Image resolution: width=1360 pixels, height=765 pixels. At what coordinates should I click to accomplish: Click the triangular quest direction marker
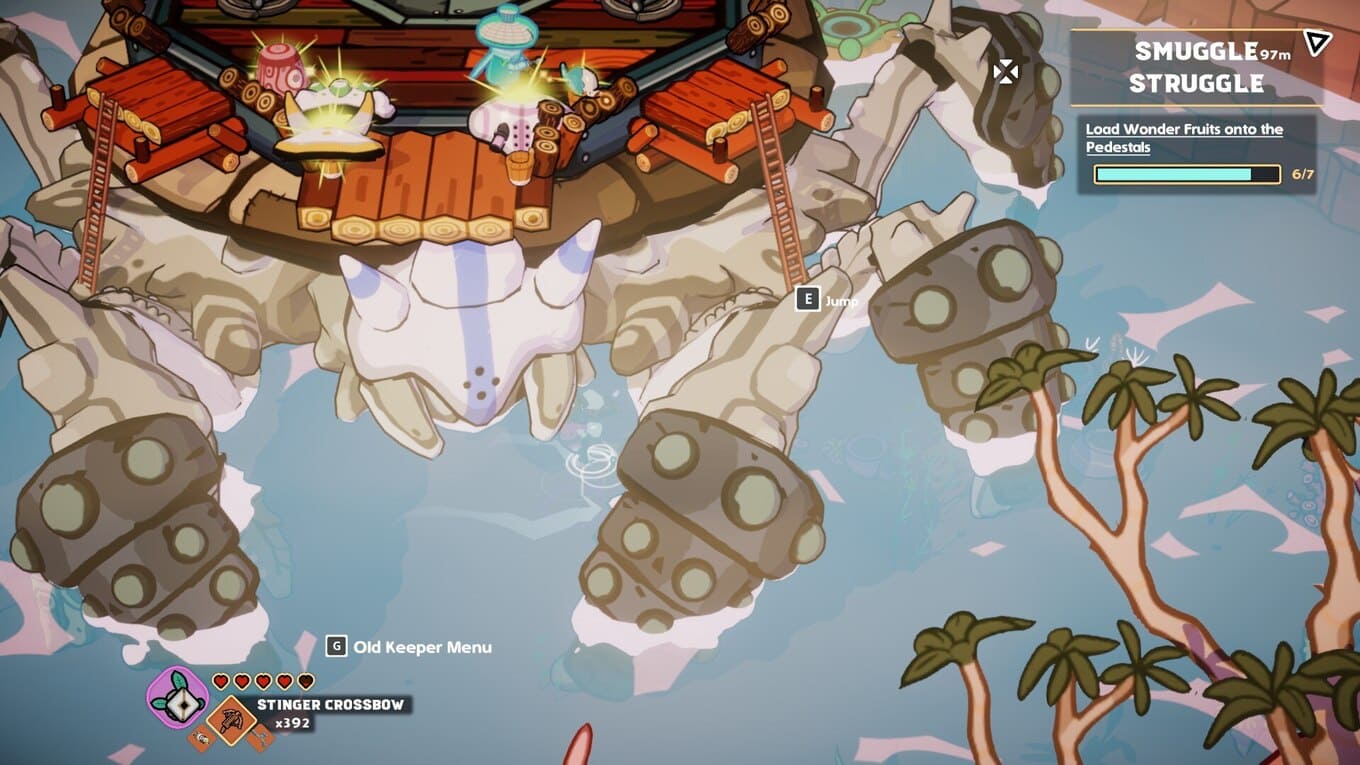point(1318,42)
